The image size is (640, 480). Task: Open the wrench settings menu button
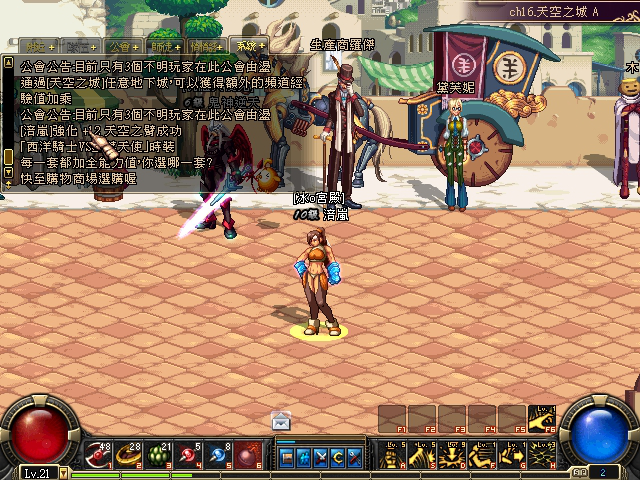[355, 456]
